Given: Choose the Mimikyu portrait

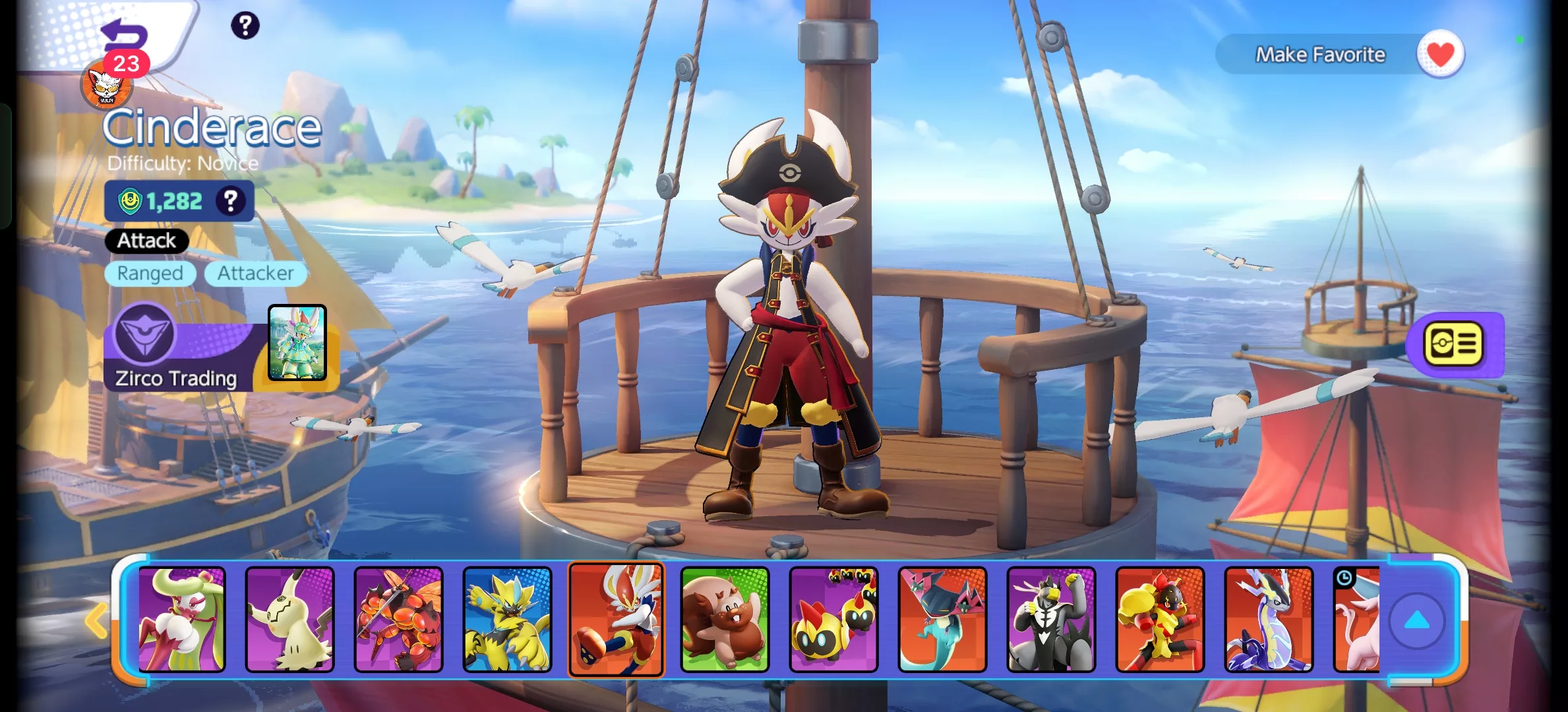Looking at the screenshot, I should pyautogui.click(x=290, y=620).
